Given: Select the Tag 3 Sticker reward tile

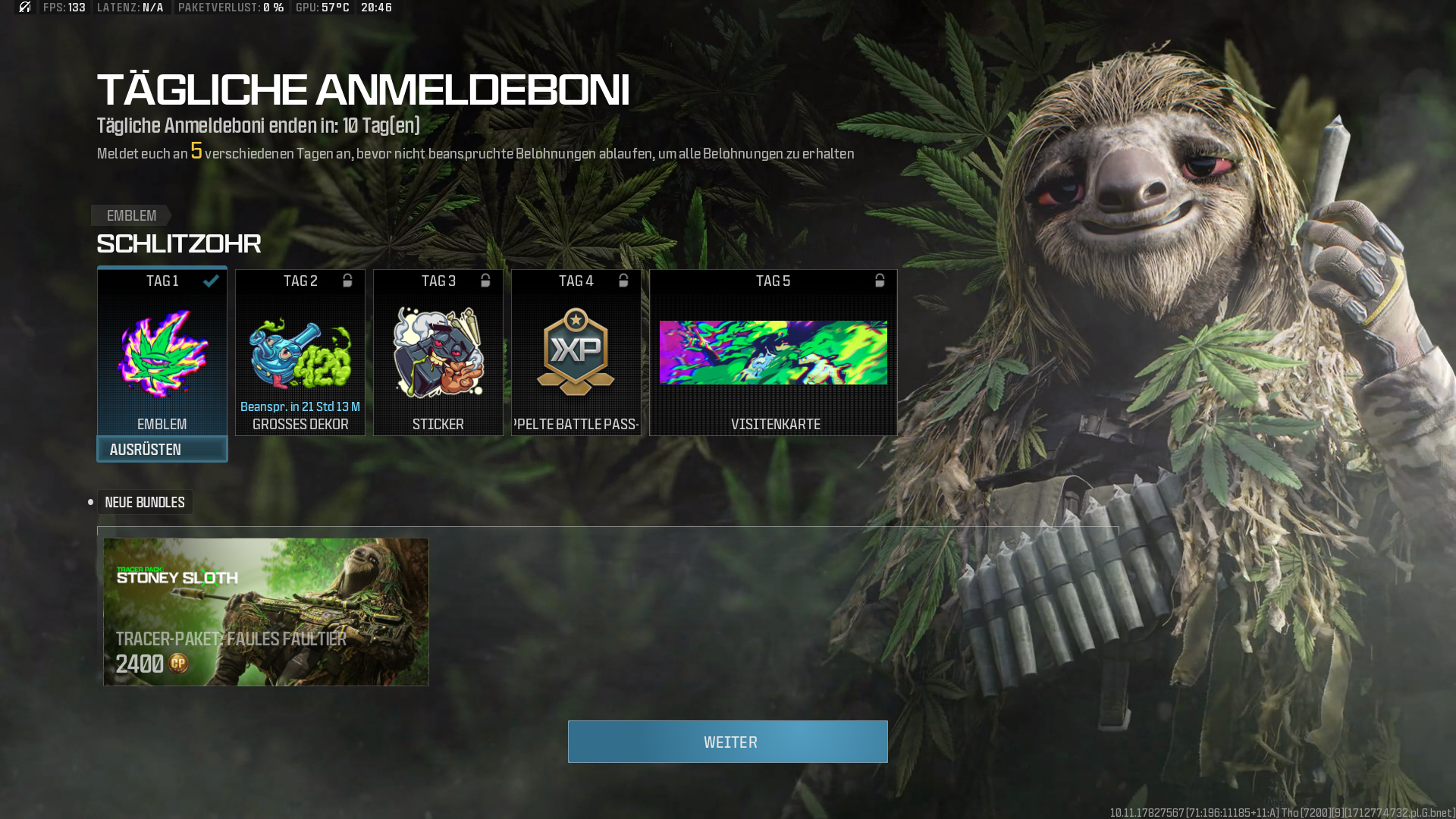Looking at the screenshot, I should [438, 353].
